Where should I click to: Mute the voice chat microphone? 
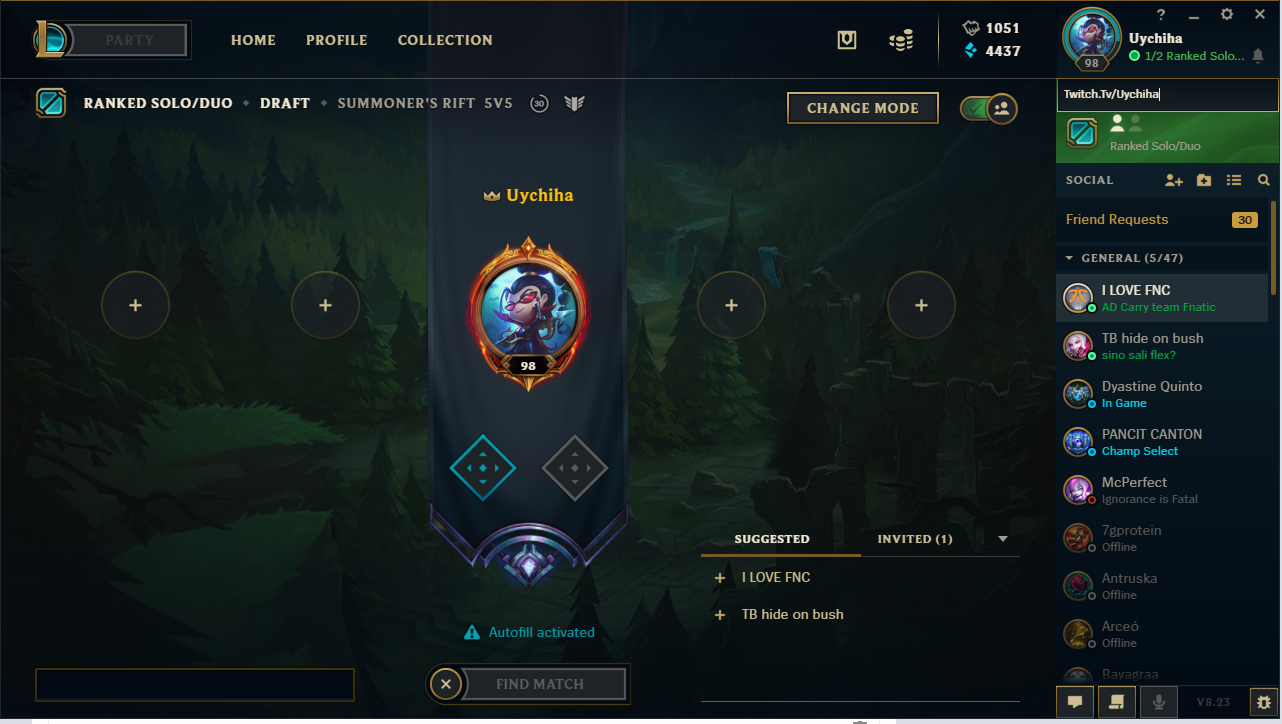1158,702
